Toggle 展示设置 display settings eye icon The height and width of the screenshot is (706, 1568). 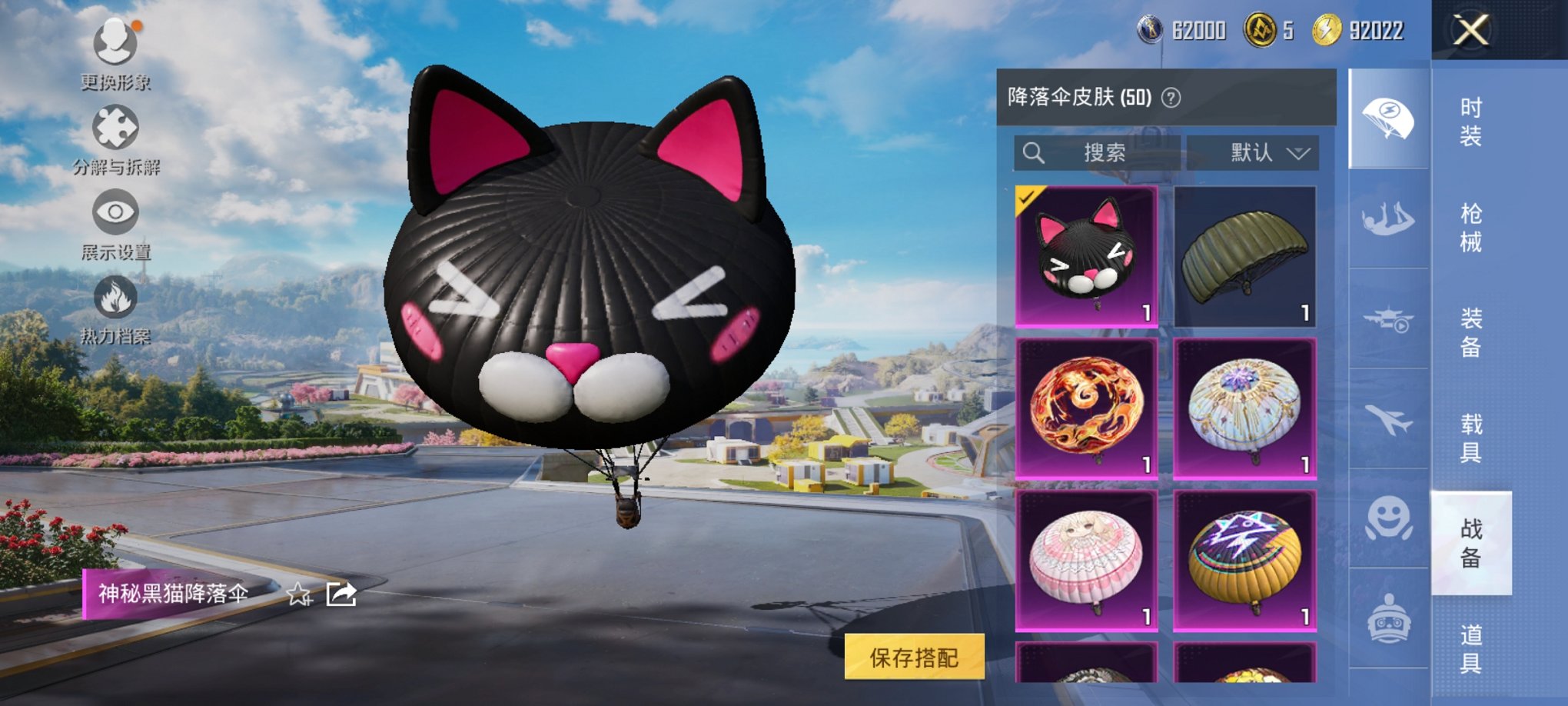coord(114,213)
